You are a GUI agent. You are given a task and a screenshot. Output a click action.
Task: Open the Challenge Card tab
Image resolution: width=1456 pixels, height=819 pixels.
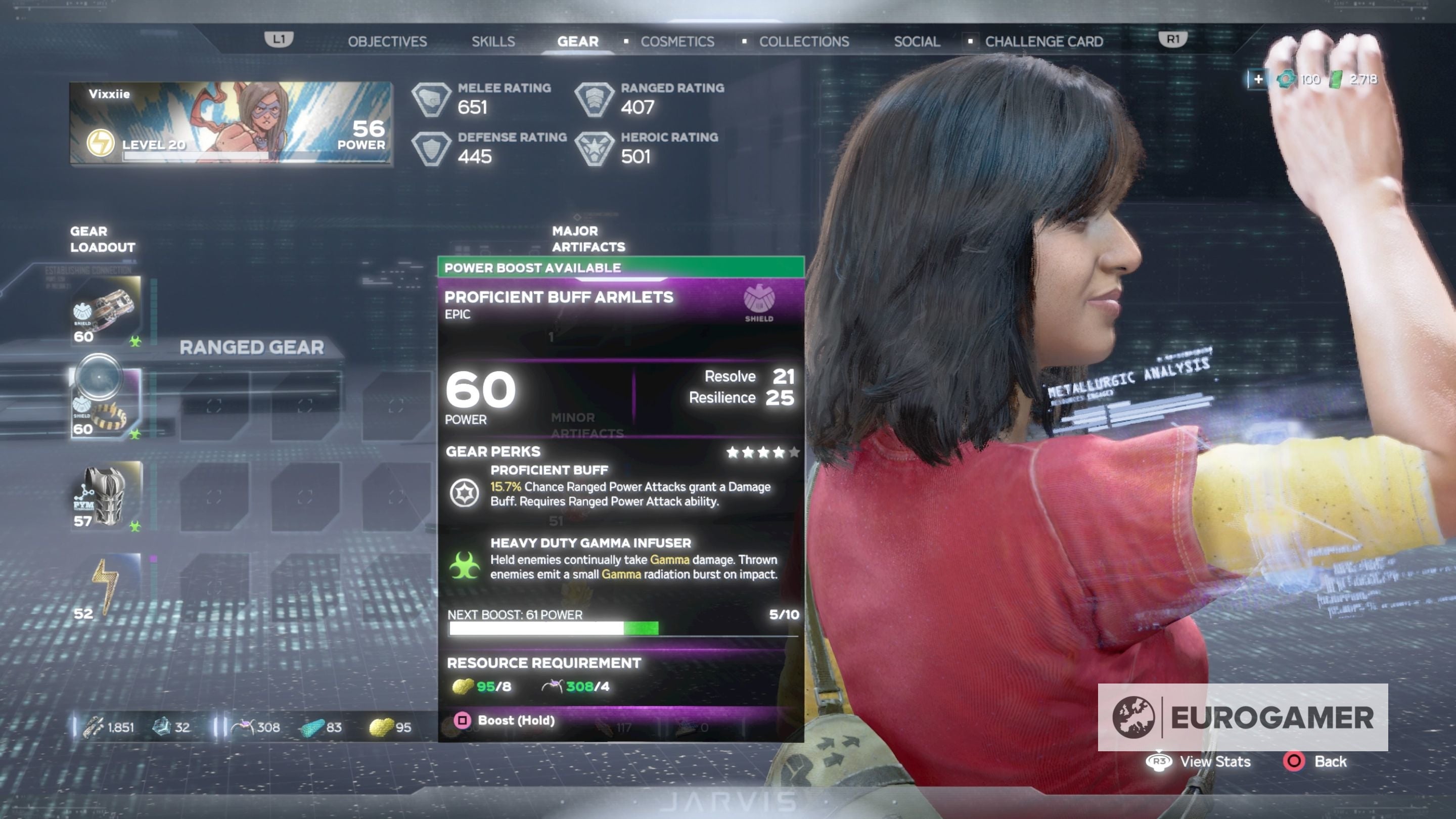pos(1043,41)
